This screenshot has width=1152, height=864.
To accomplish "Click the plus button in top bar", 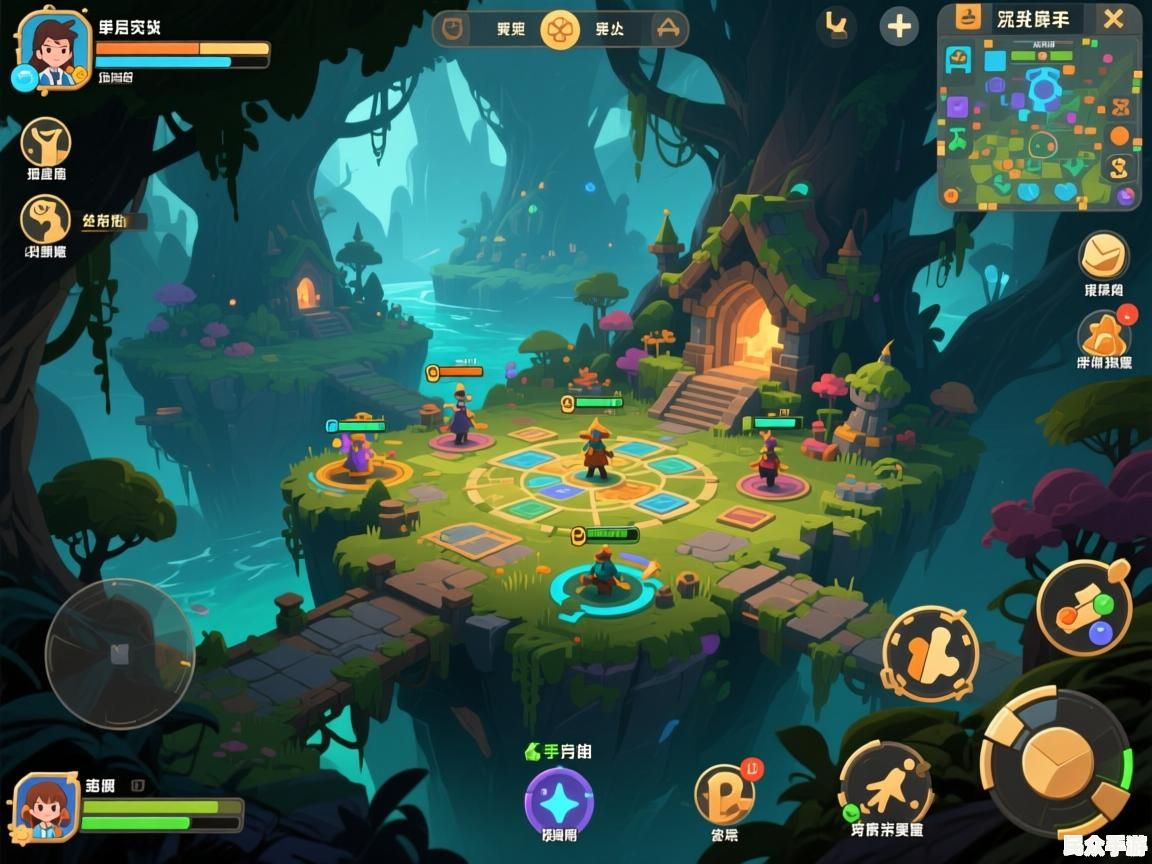I will [x=899, y=26].
